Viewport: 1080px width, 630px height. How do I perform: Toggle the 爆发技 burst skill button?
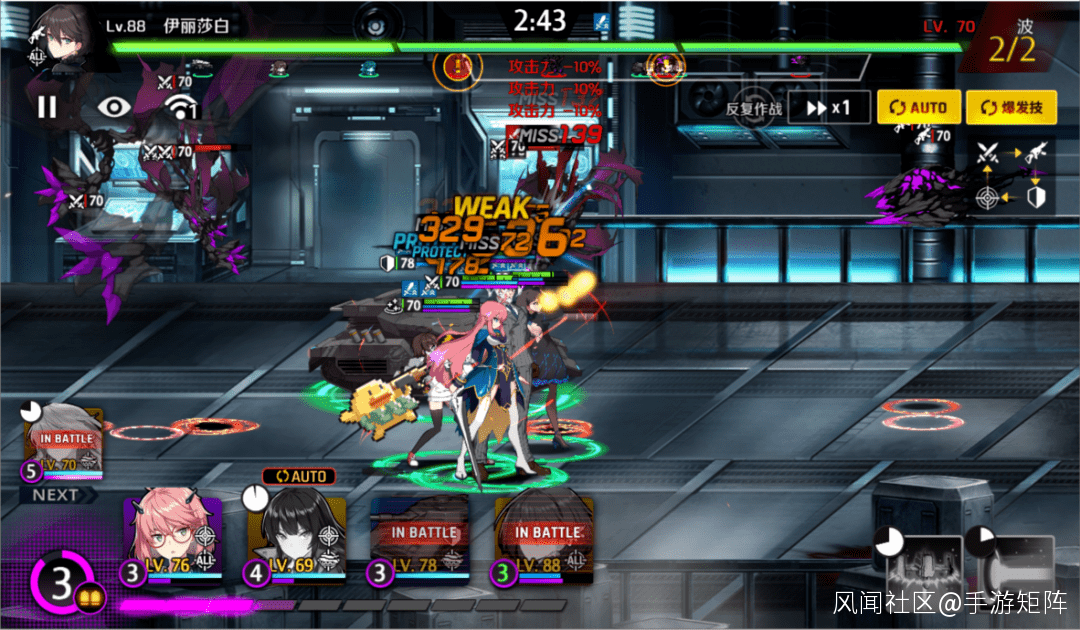[1011, 108]
